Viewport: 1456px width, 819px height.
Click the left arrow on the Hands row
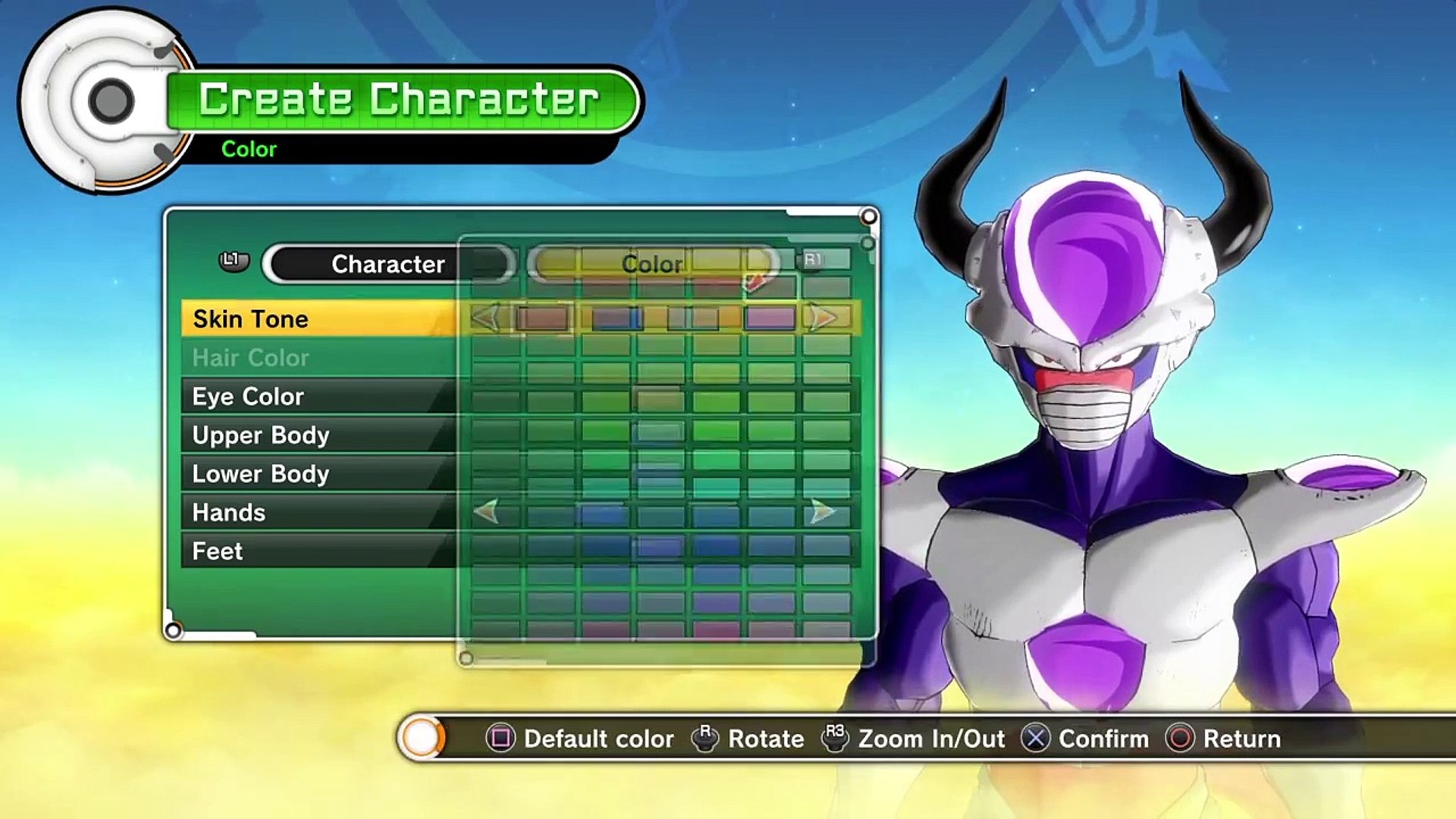point(487,511)
